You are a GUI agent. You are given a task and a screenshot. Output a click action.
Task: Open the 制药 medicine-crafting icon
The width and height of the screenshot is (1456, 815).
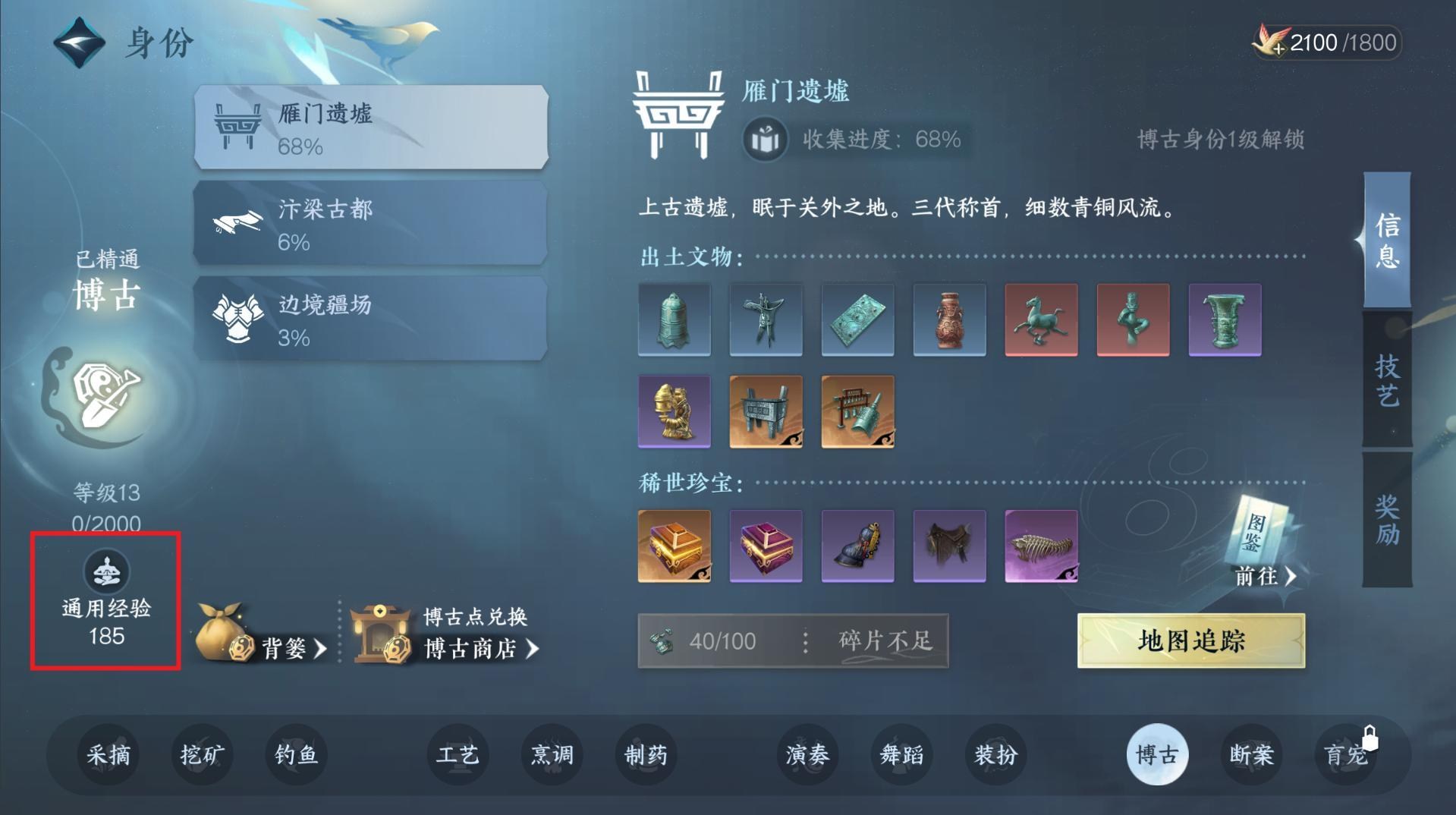[x=645, y=755]
